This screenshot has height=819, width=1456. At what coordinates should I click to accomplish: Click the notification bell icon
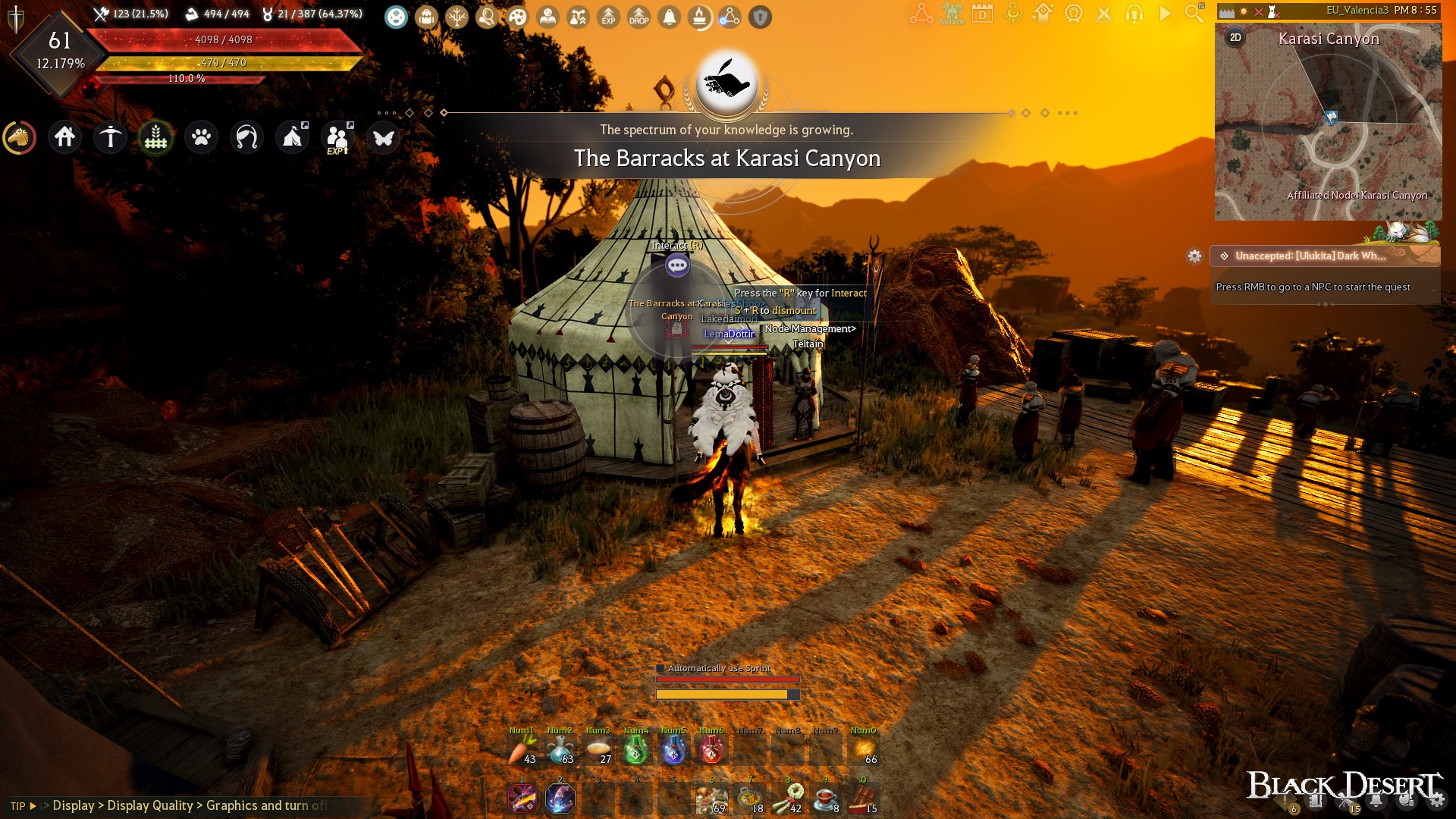click(669, 17)
